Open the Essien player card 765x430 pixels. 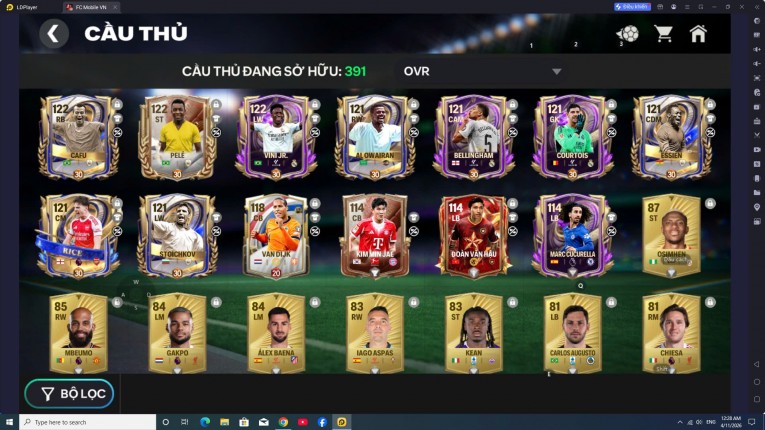point(670,136)
